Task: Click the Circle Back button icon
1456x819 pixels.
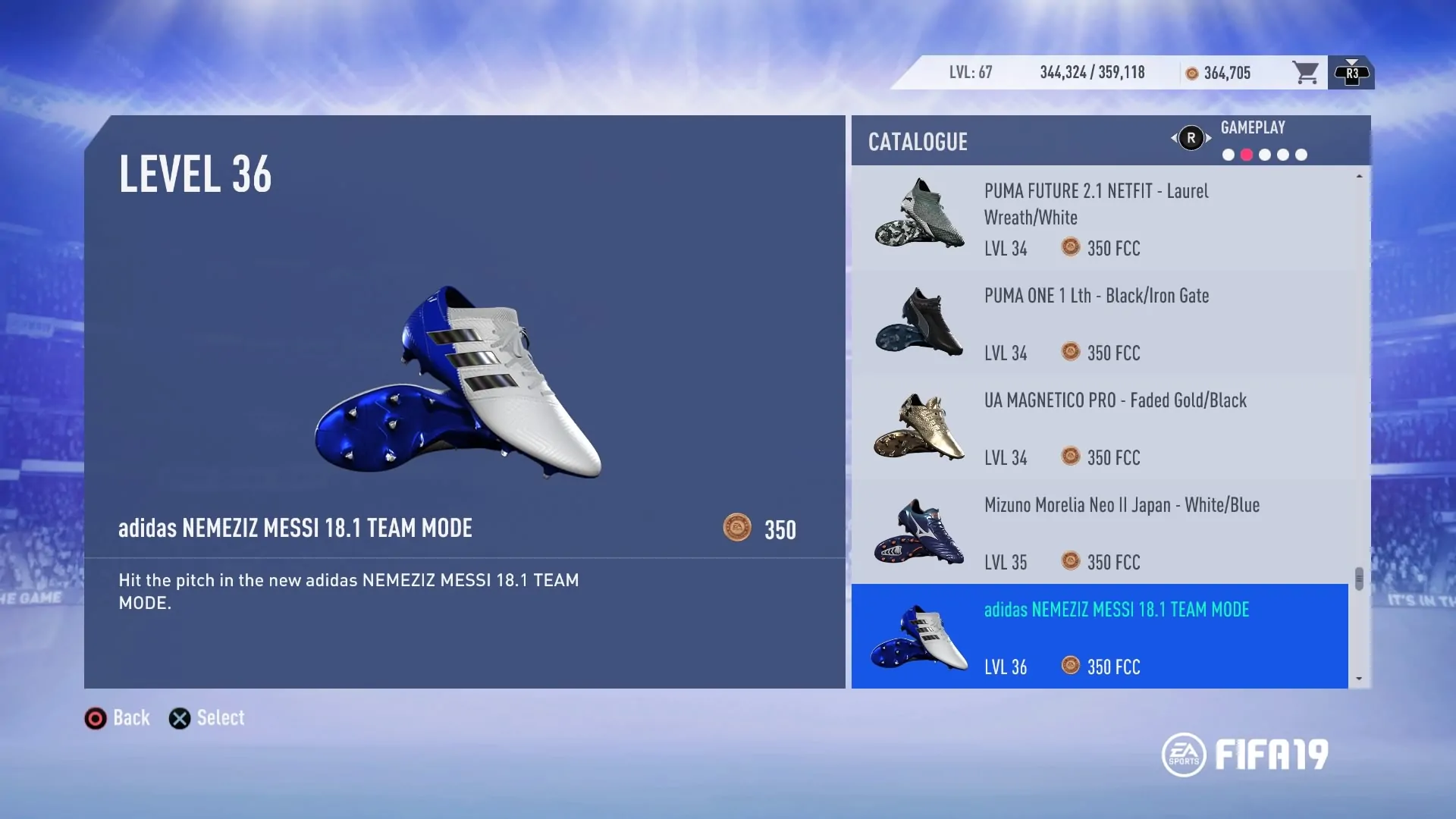Action: 96,718
